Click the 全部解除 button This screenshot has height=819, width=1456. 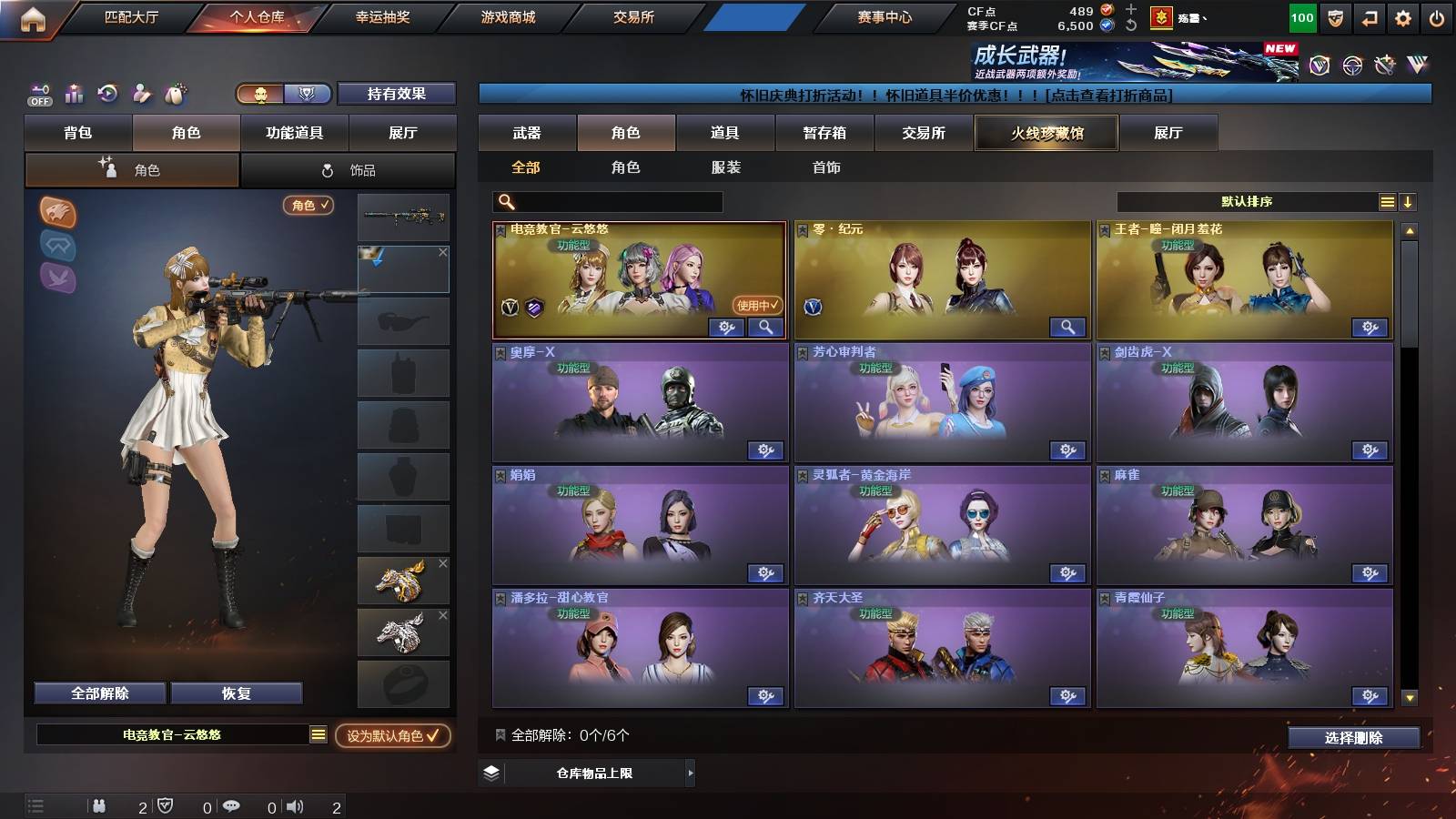tap(98, 693)
